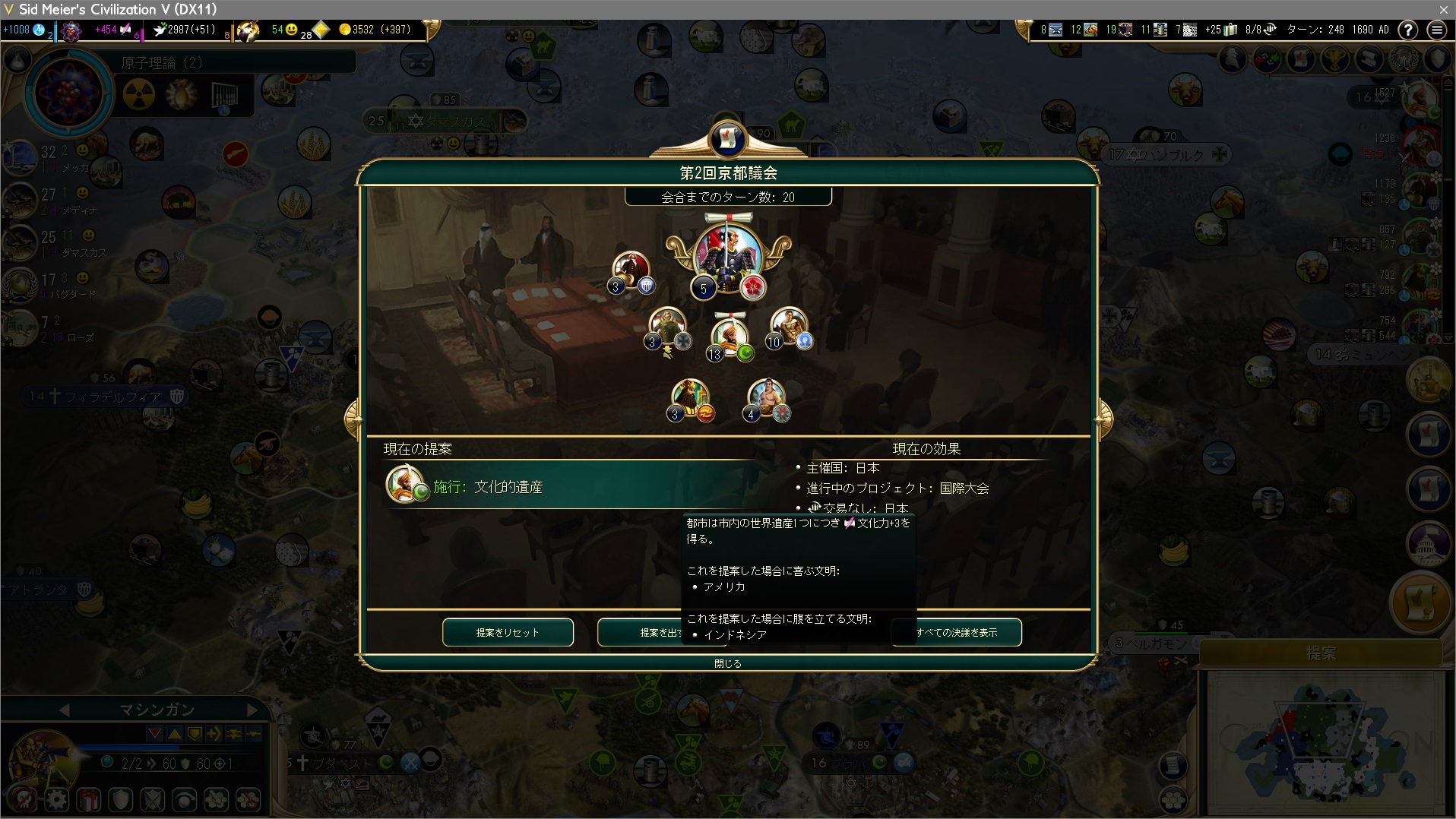The height and width of the screenshot is (819, 1456).
Task: Show all resolutions with すべての決議を表示
Action: coord(957,632)
